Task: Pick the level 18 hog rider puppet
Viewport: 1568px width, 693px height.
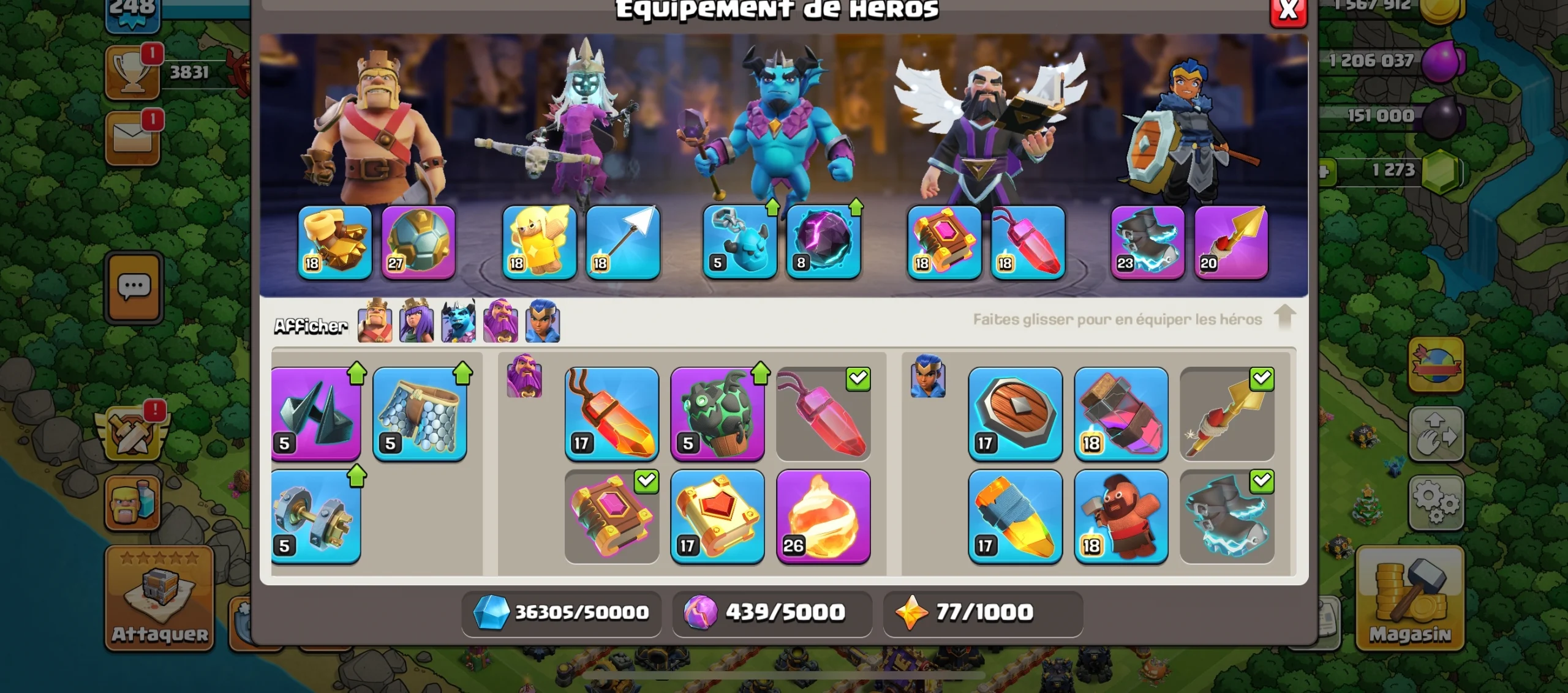Action: [x=1121, y=516]
